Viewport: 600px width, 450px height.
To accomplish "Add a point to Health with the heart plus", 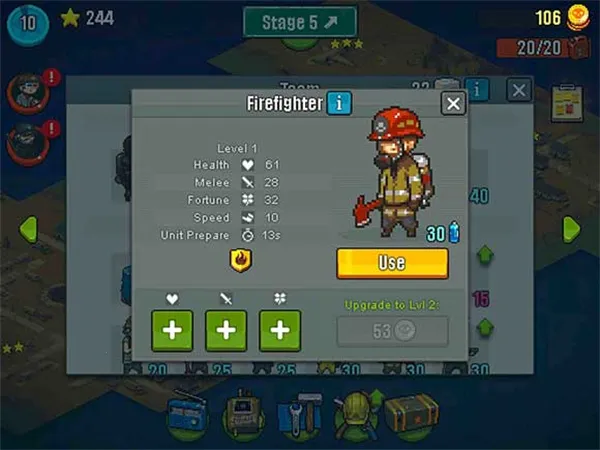I will pyautogui.click(x=172, y=331).
